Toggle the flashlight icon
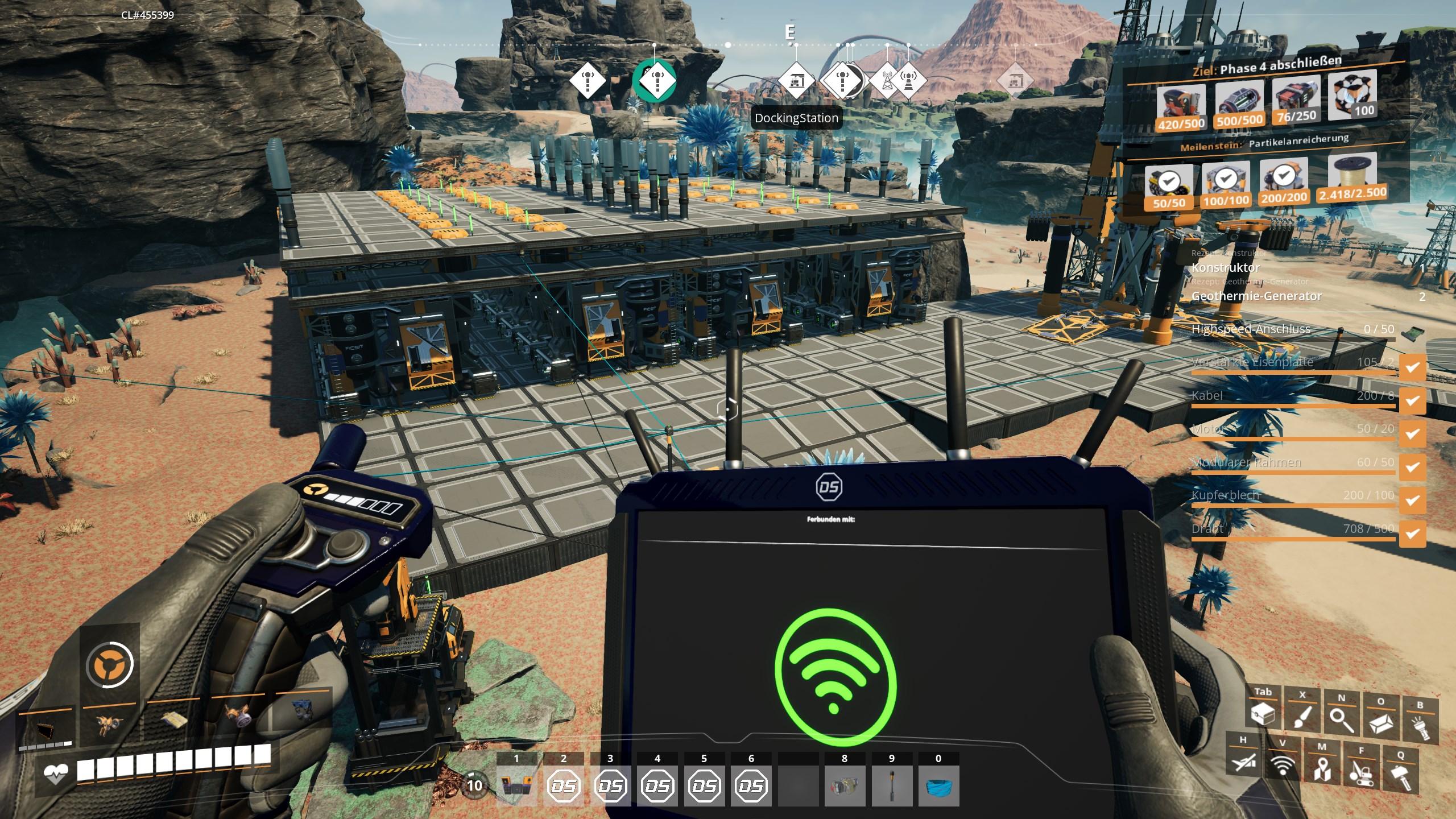This screenshot has height=819, width=1456. tap(1420, 726)
